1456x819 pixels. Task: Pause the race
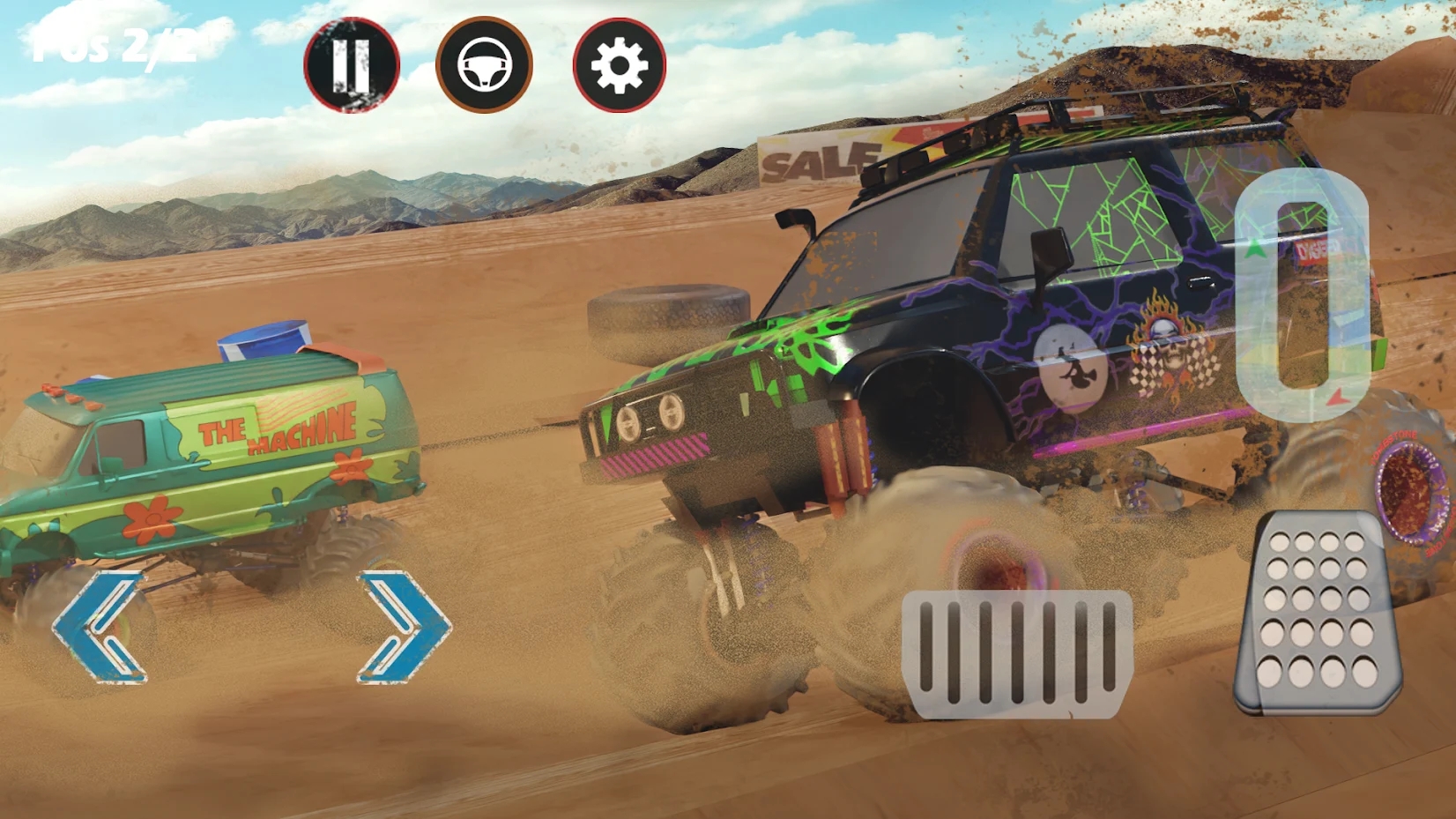coord(352,64)
